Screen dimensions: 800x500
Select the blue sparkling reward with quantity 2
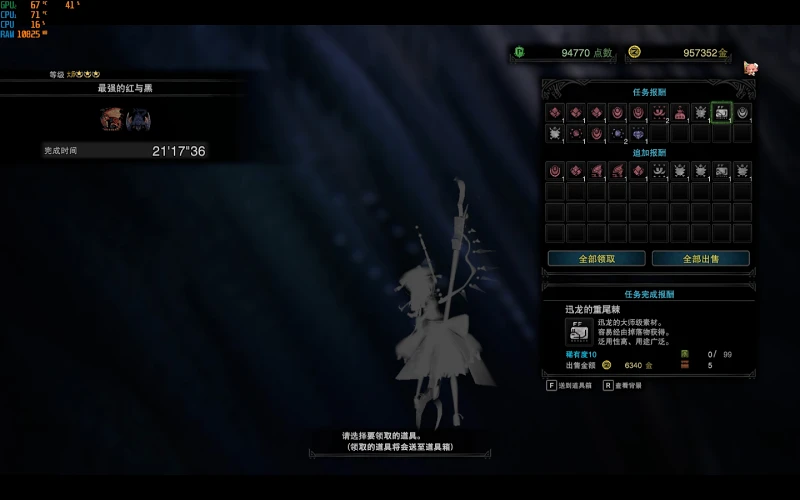point(617,133)
